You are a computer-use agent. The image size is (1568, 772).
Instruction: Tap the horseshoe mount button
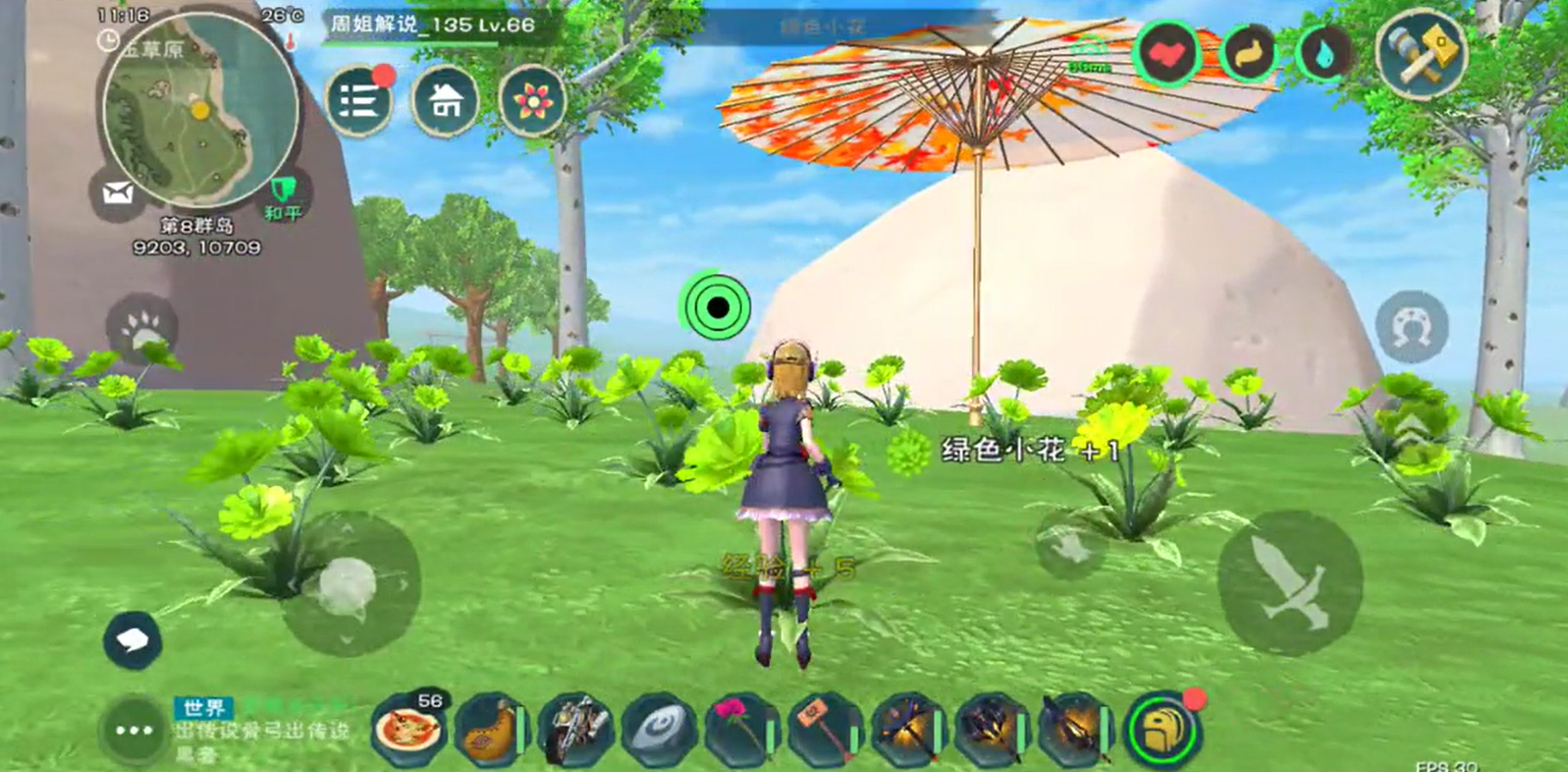(1412, 326)
